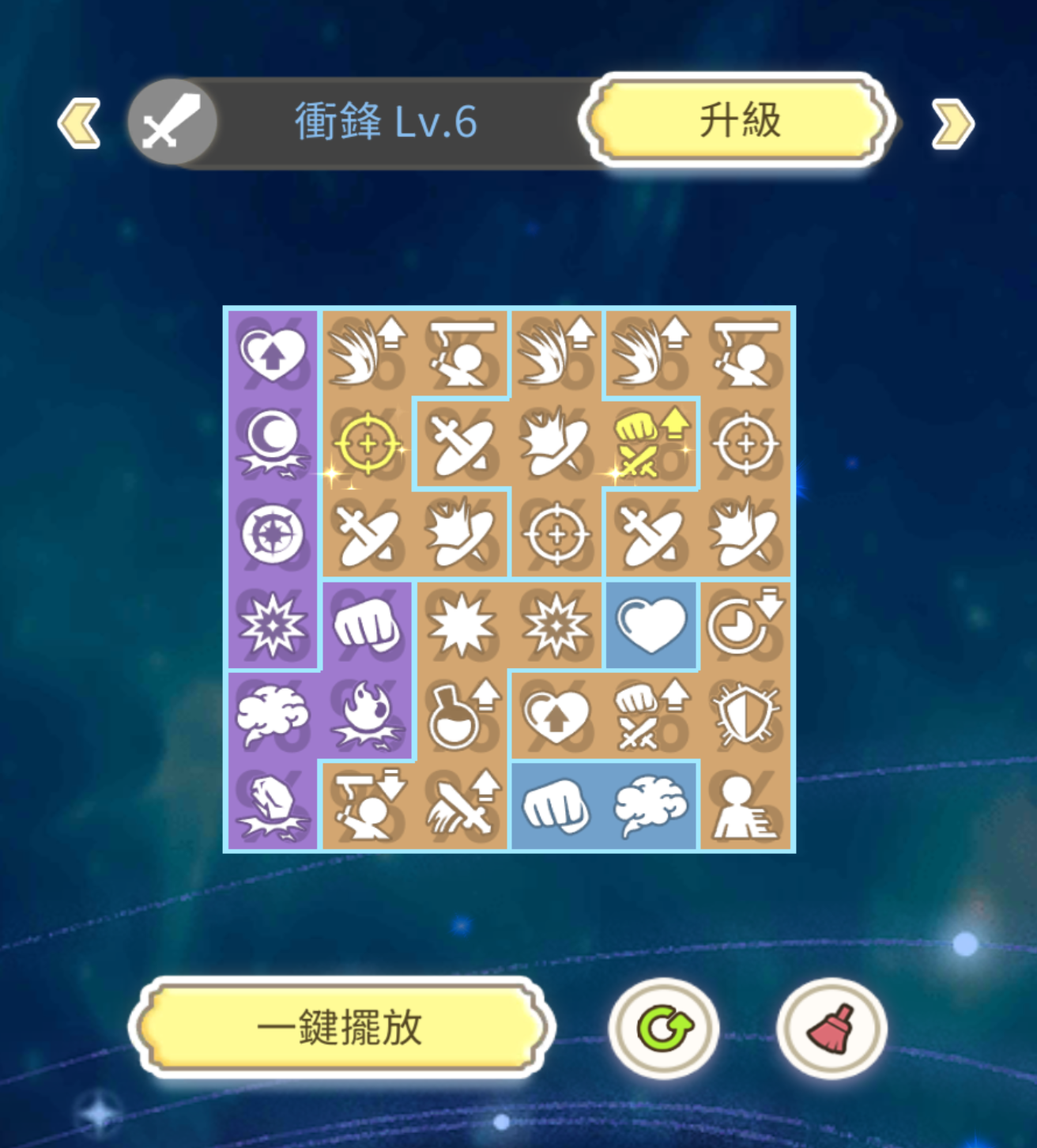Select the shield skill icon
The width and height of the screenshot is (1037, 1148).
click(745, 716)
